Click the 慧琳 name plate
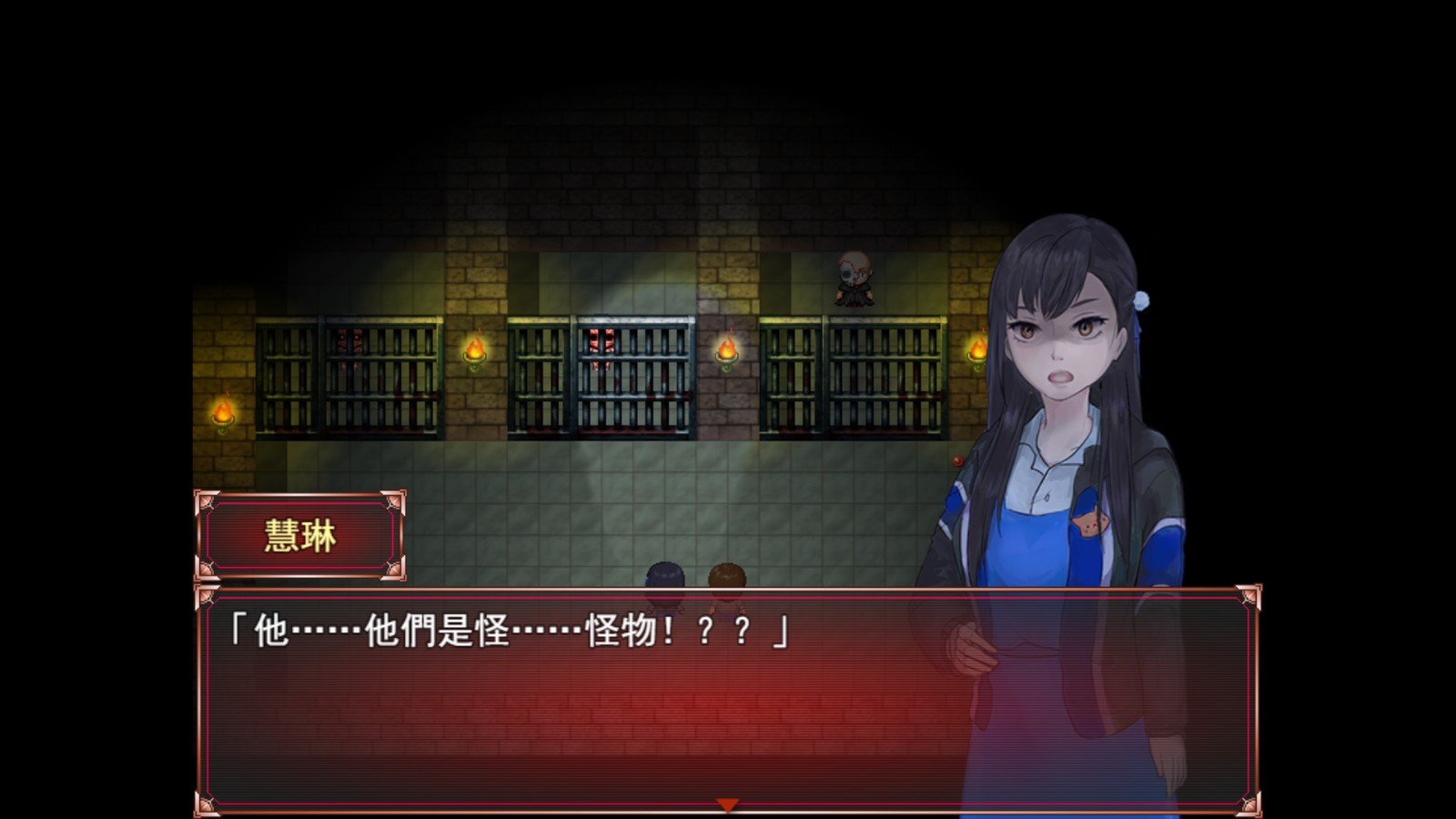The height and width of the screenshot is (819, 1456). [300, 536]
